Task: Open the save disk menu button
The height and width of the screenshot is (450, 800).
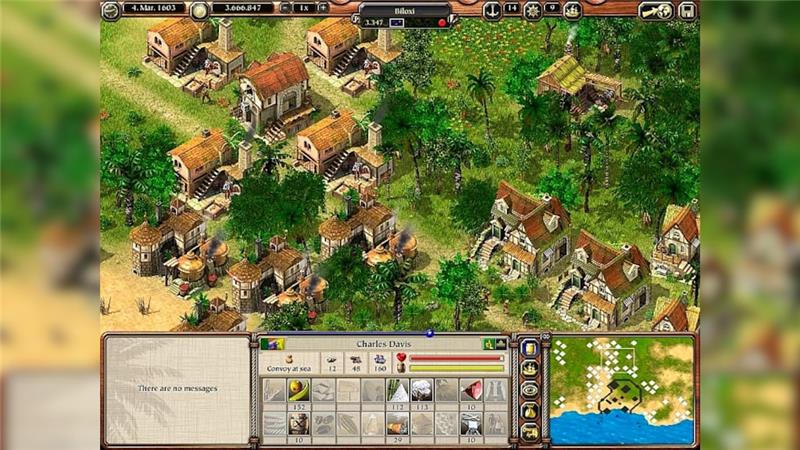Action: click(x=687, y=10)
